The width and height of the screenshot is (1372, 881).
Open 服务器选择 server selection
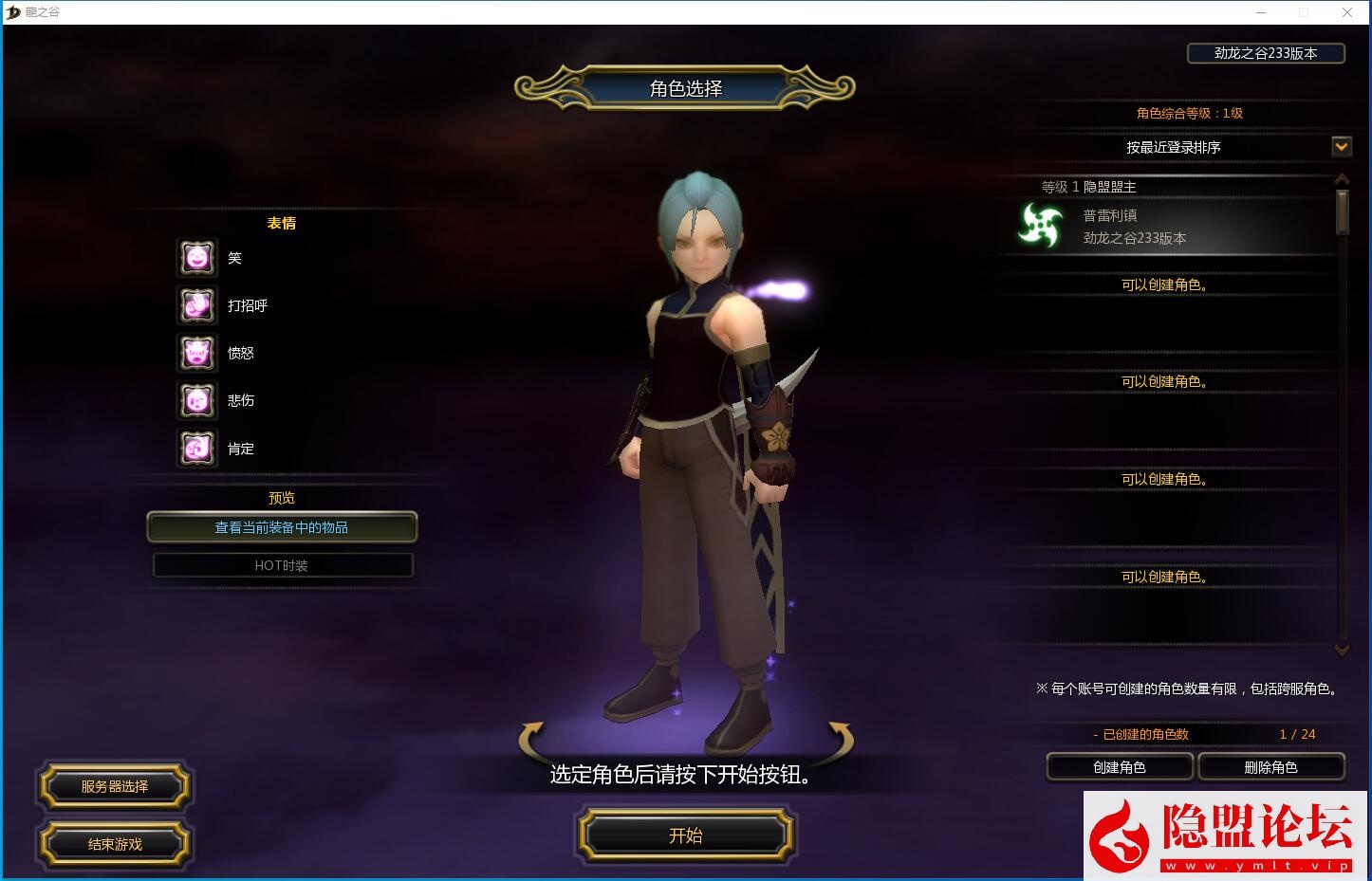coord(114,786)
